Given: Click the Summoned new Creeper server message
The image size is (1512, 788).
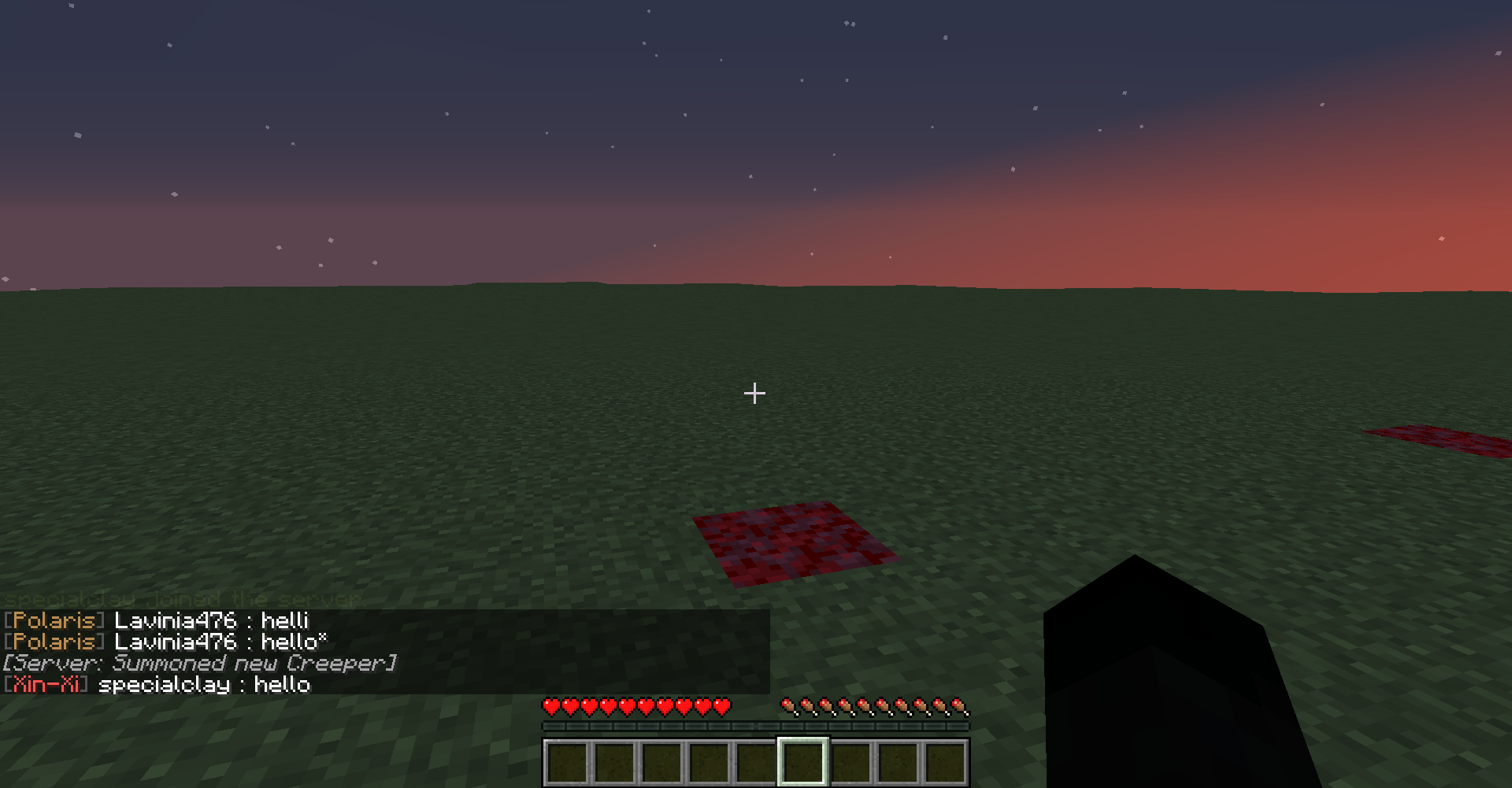Looking at the screenshot, I should click(x=201, y=664).
